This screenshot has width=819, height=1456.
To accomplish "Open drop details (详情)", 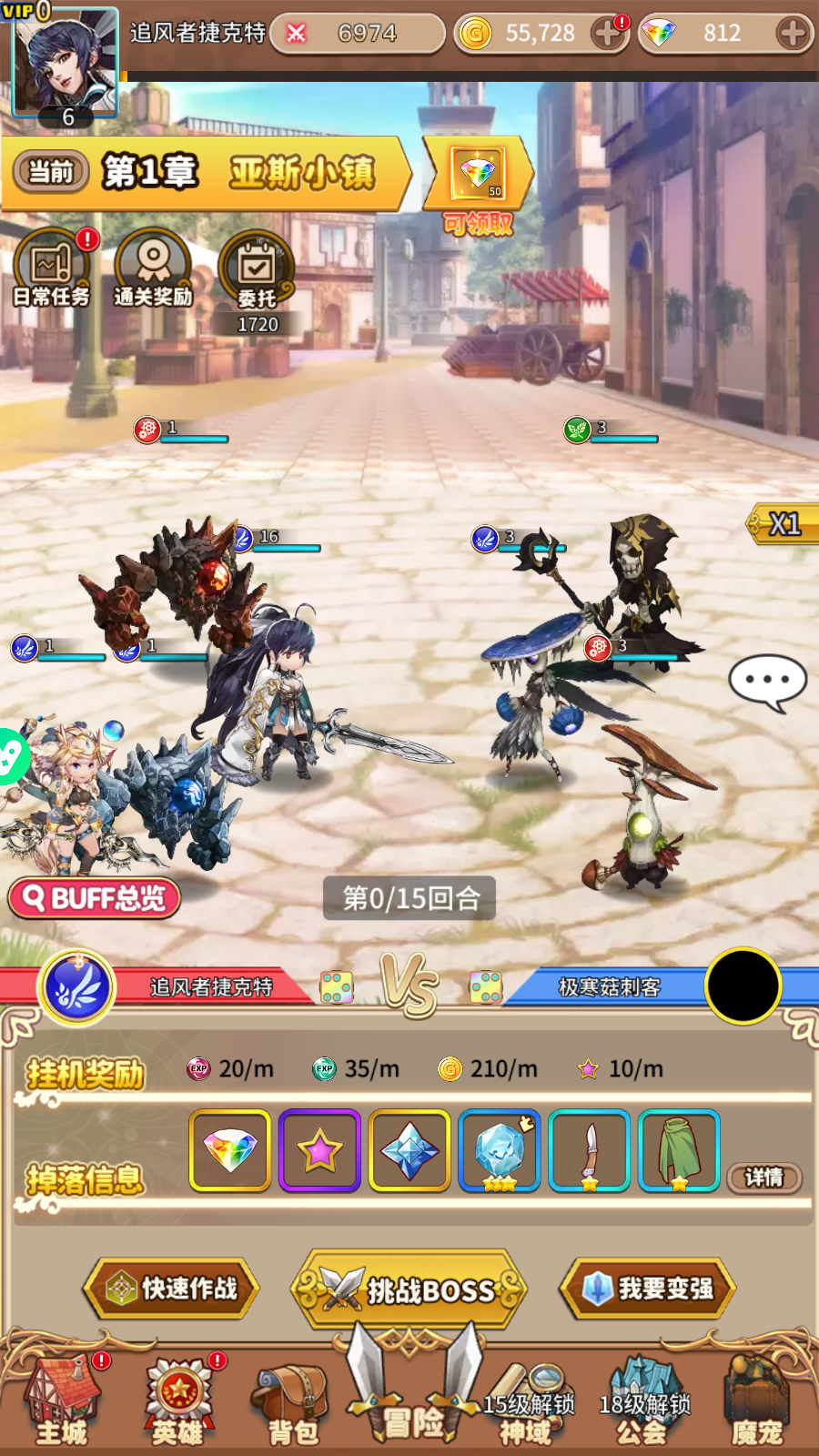I will pos(764,1178).
